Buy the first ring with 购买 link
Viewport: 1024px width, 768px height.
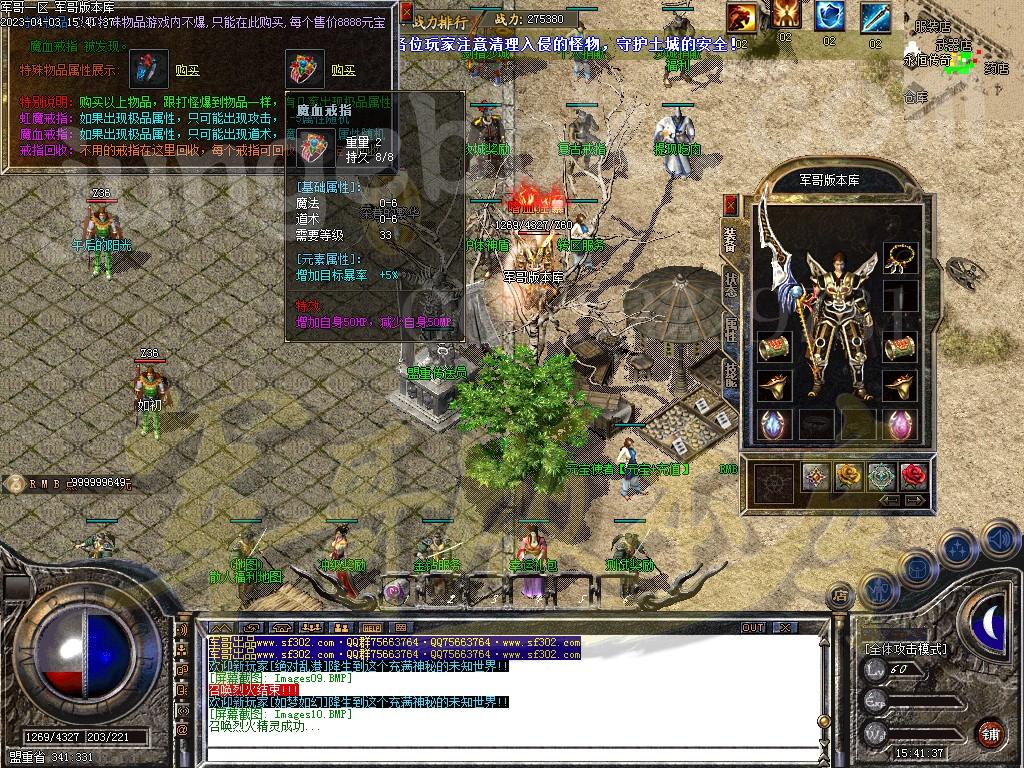click(x=187, y=70)
